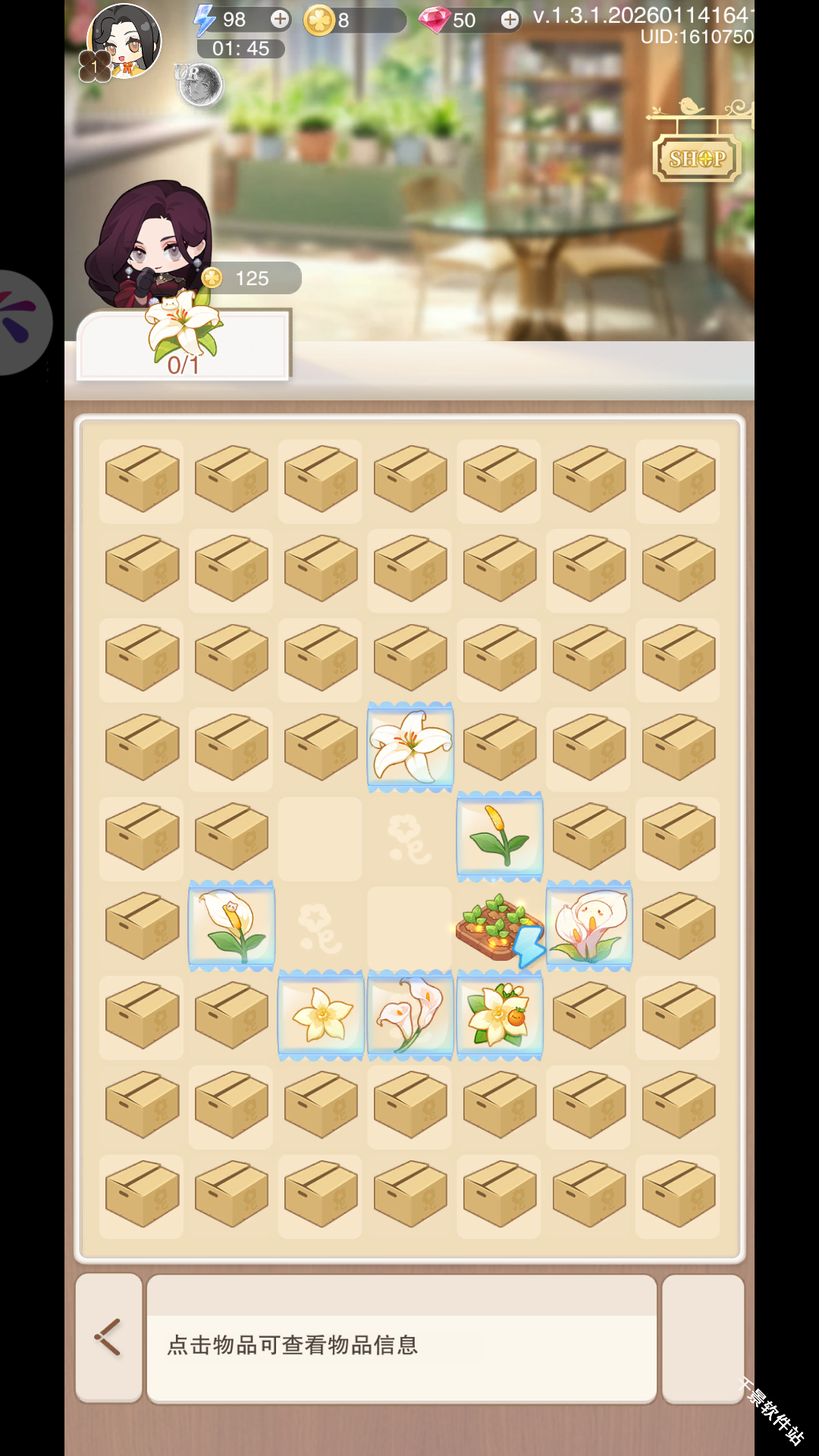Add more energy with the plus button

[280, 20]
